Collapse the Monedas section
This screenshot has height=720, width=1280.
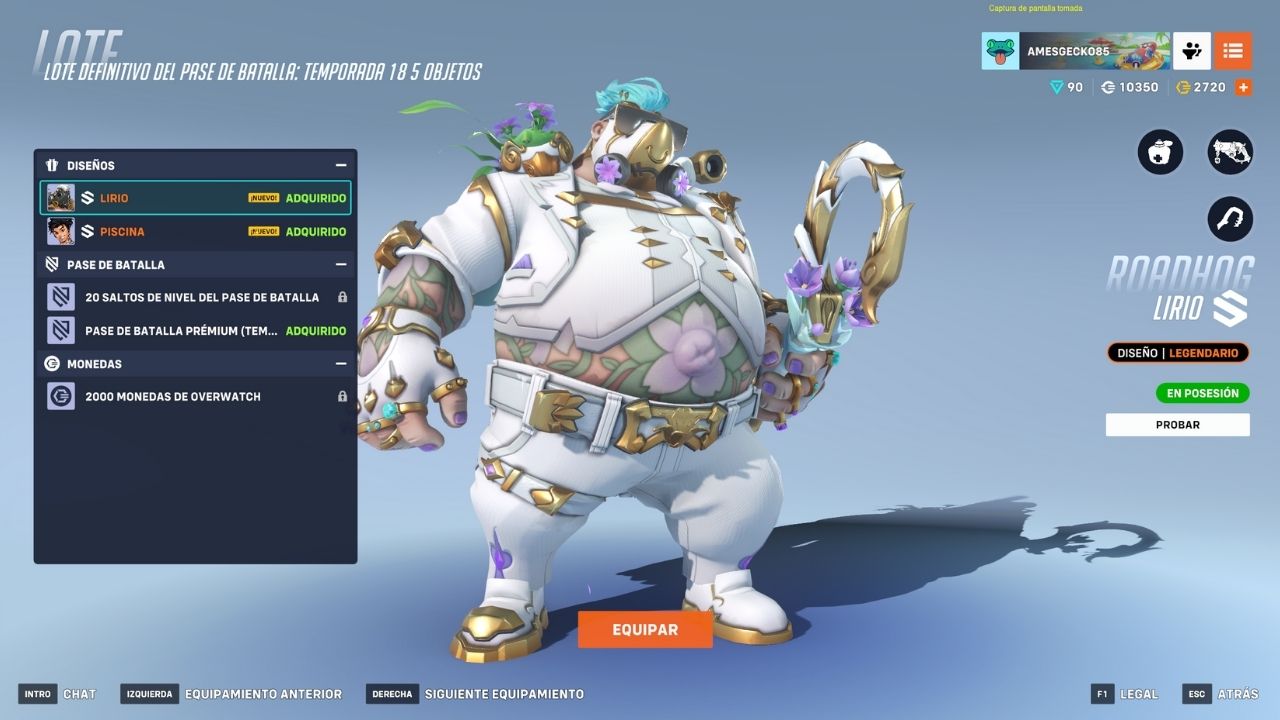tap(341, 363)
